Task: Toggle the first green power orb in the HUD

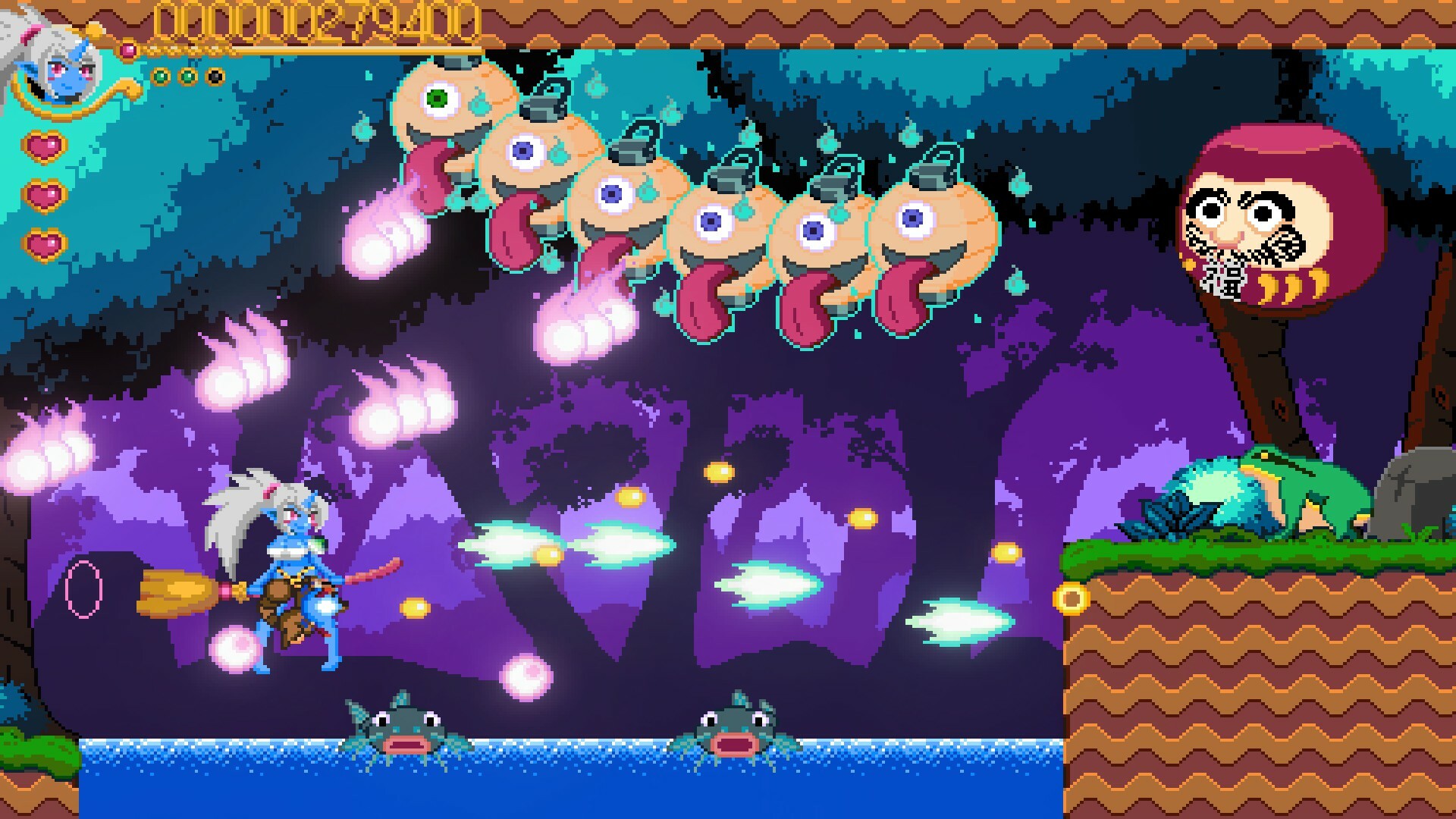Action: pyautogui.click(x=160, y=75)
